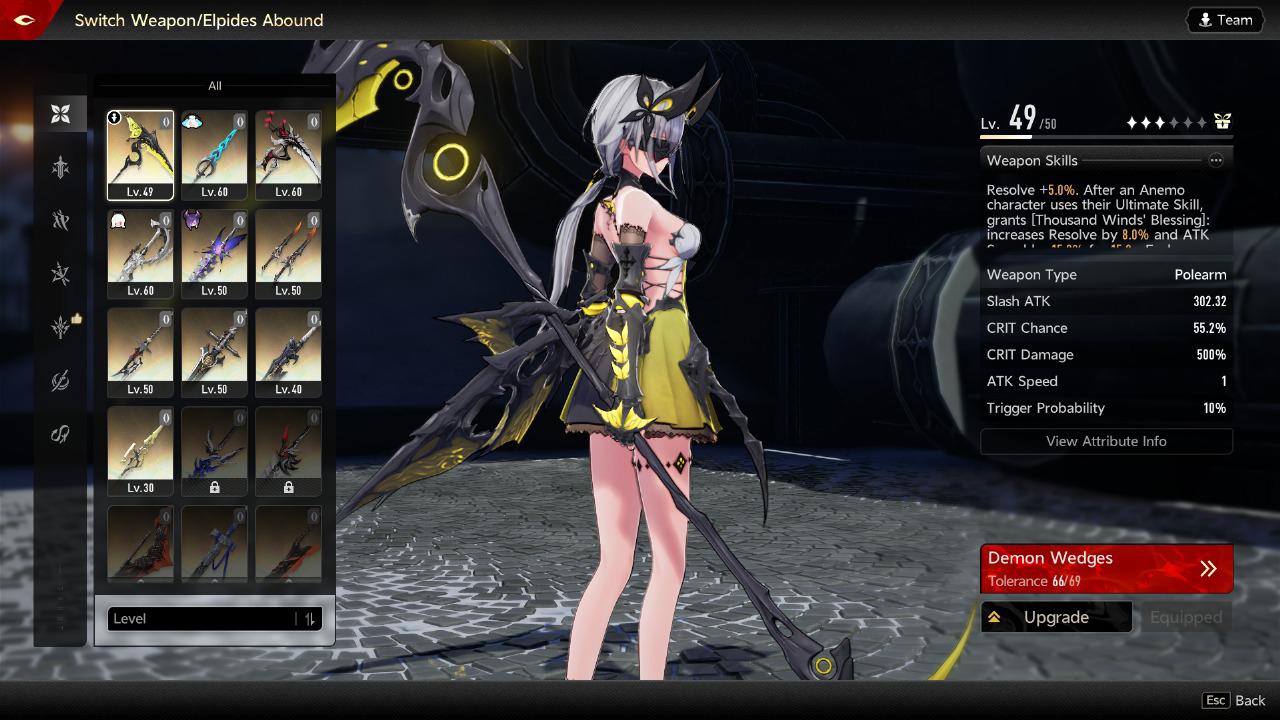Choose the purple winged Lv.50 weapon
This screenshot has width=1280, height=720.
[214, 253]
